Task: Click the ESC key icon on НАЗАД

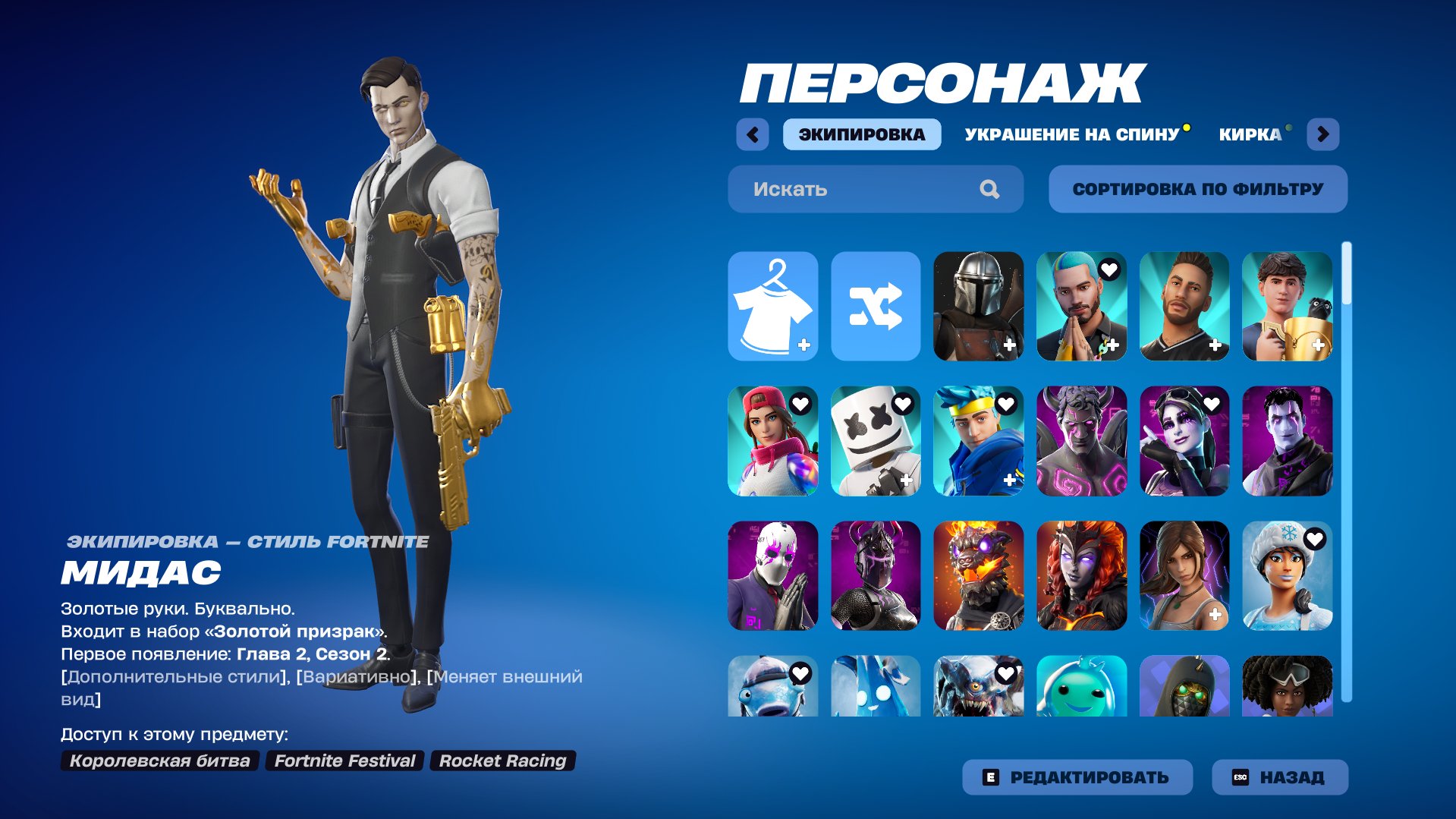Action: [1241, 776]
